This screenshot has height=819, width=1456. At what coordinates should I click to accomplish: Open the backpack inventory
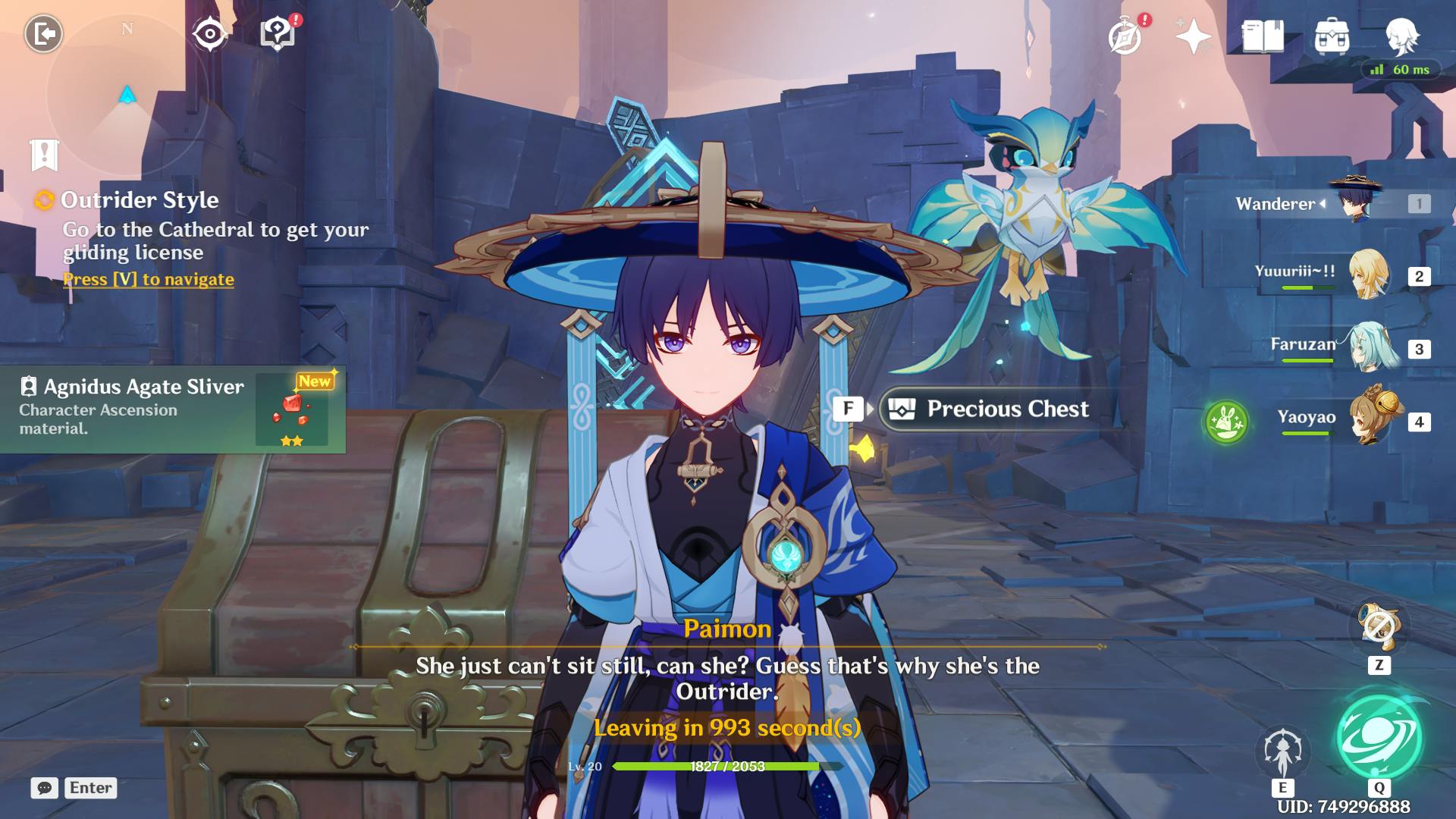point(1332,36)
